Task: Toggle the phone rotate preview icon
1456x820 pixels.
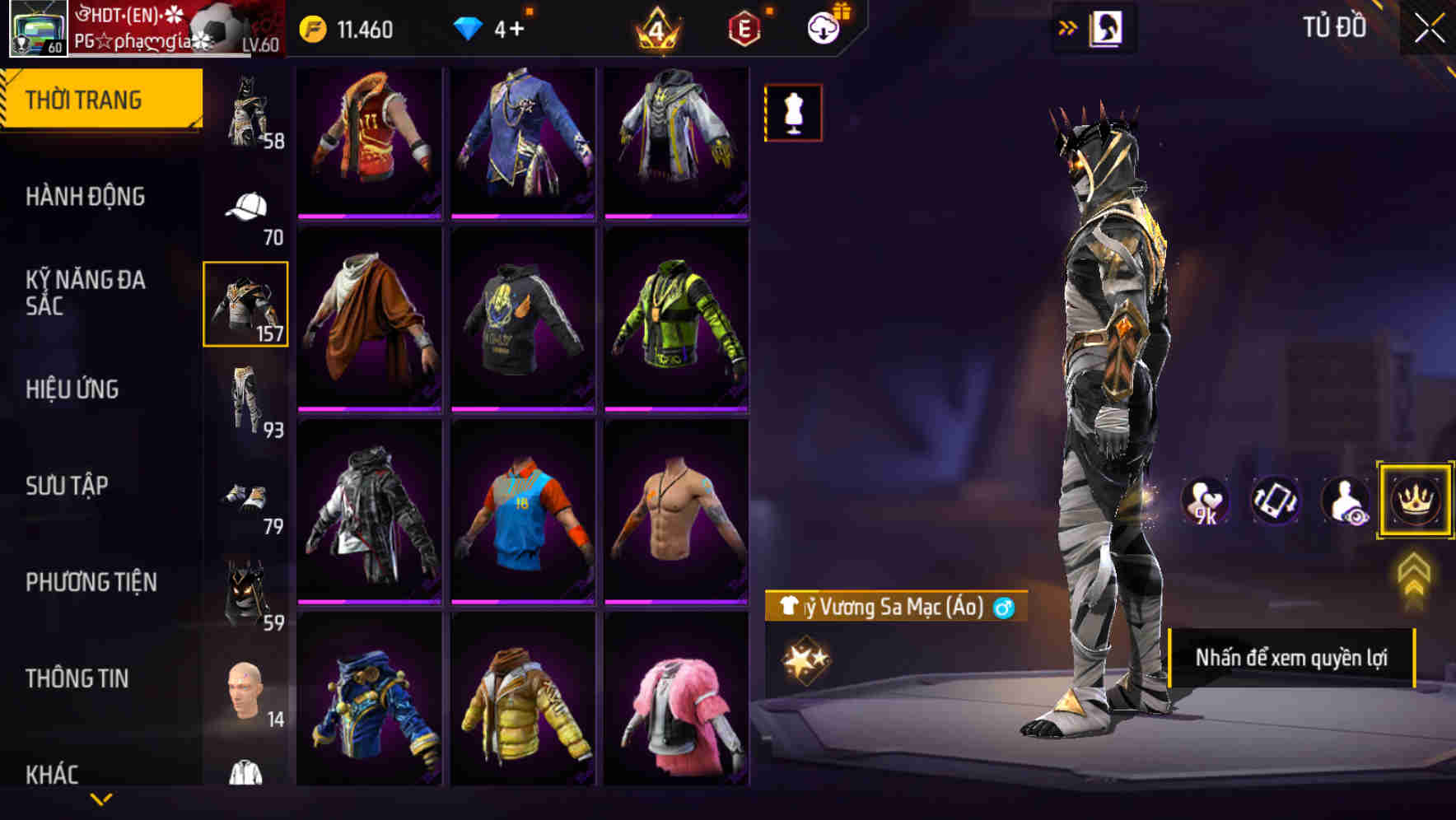Action: point(1275,501)
